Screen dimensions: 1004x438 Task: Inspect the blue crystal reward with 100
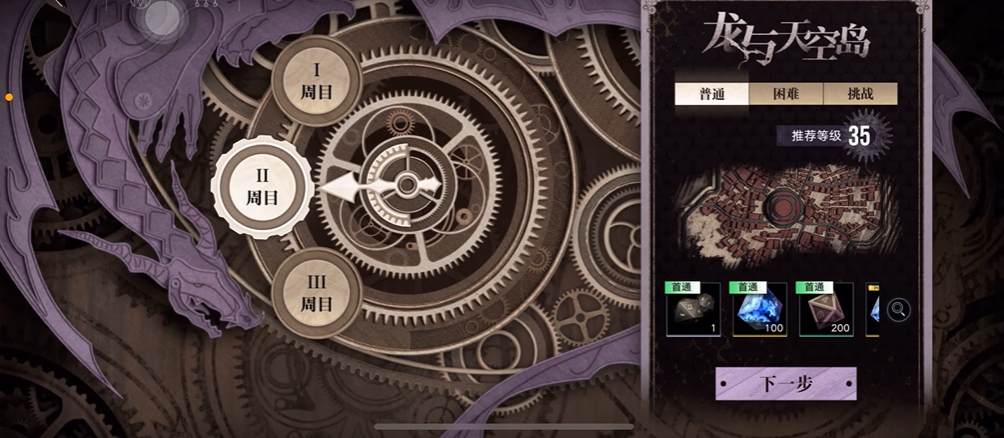point(759,310)
